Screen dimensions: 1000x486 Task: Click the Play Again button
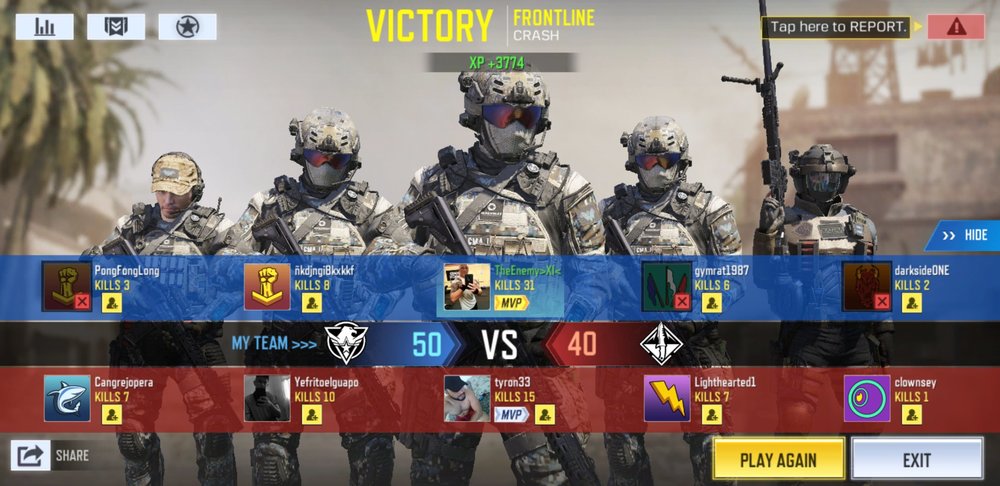pyautogui.click(x=778, y=460)
